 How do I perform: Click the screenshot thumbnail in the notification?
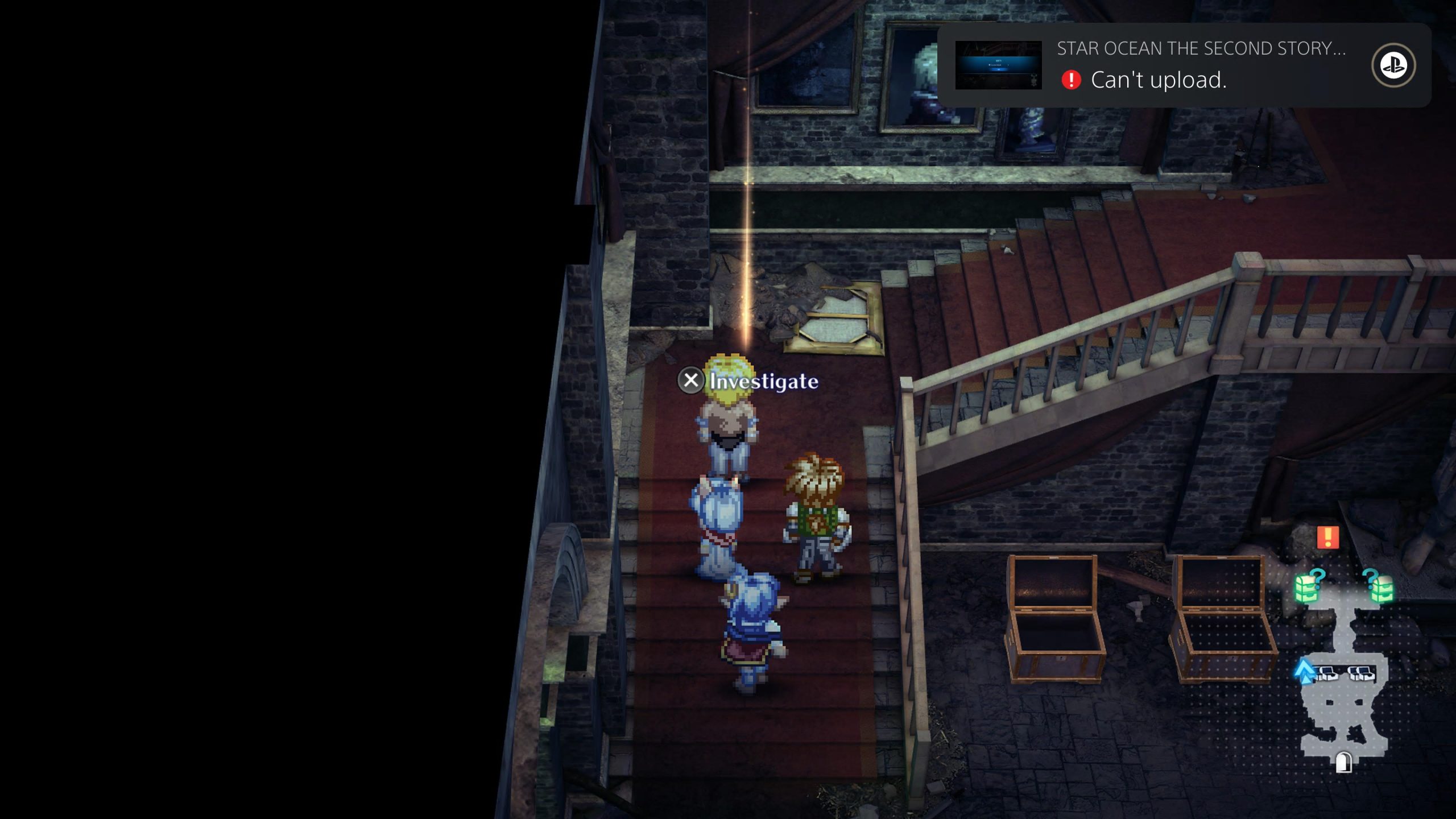998,65
